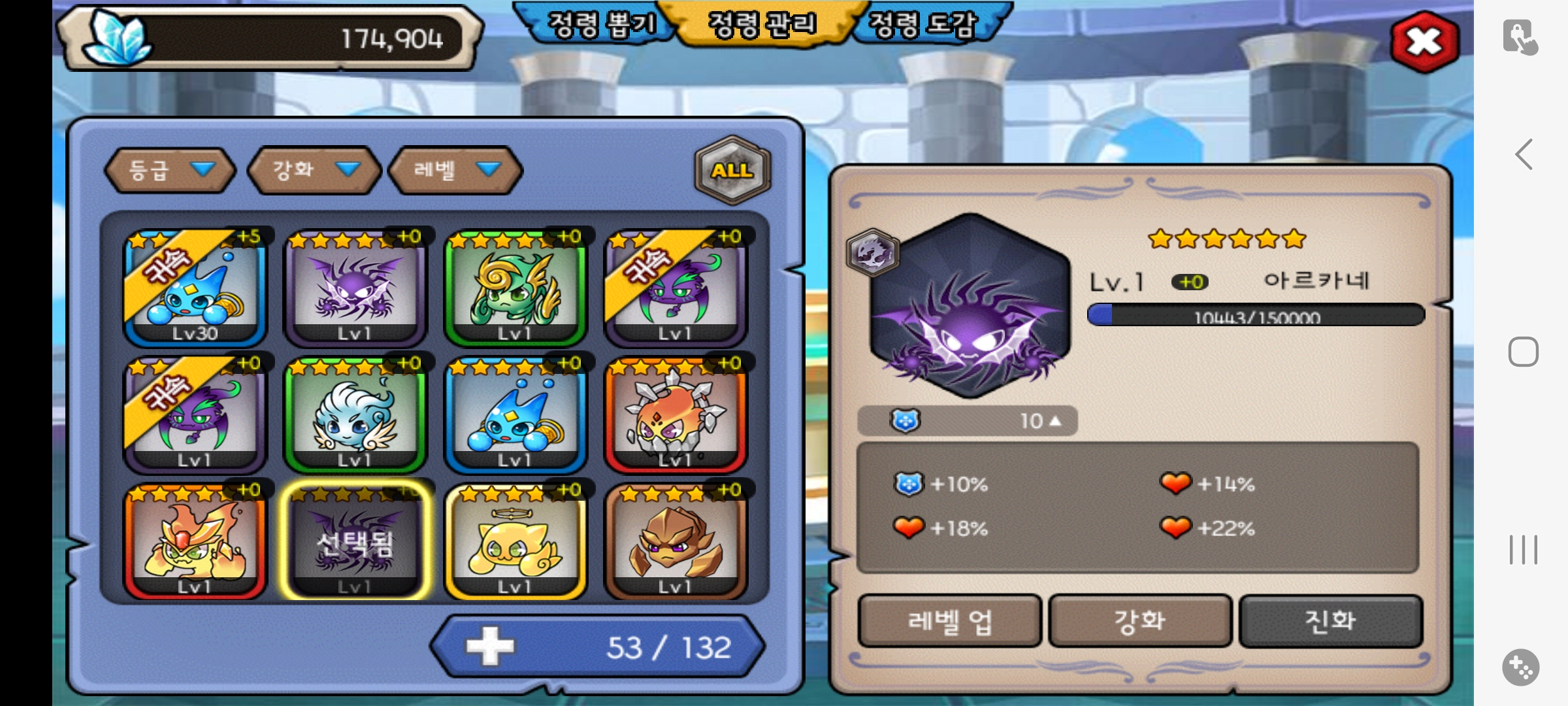Expand spirit storage with plus button
Image resolution: width=1568 pixels, height=706 pixels.
click(x=490, y=647)
